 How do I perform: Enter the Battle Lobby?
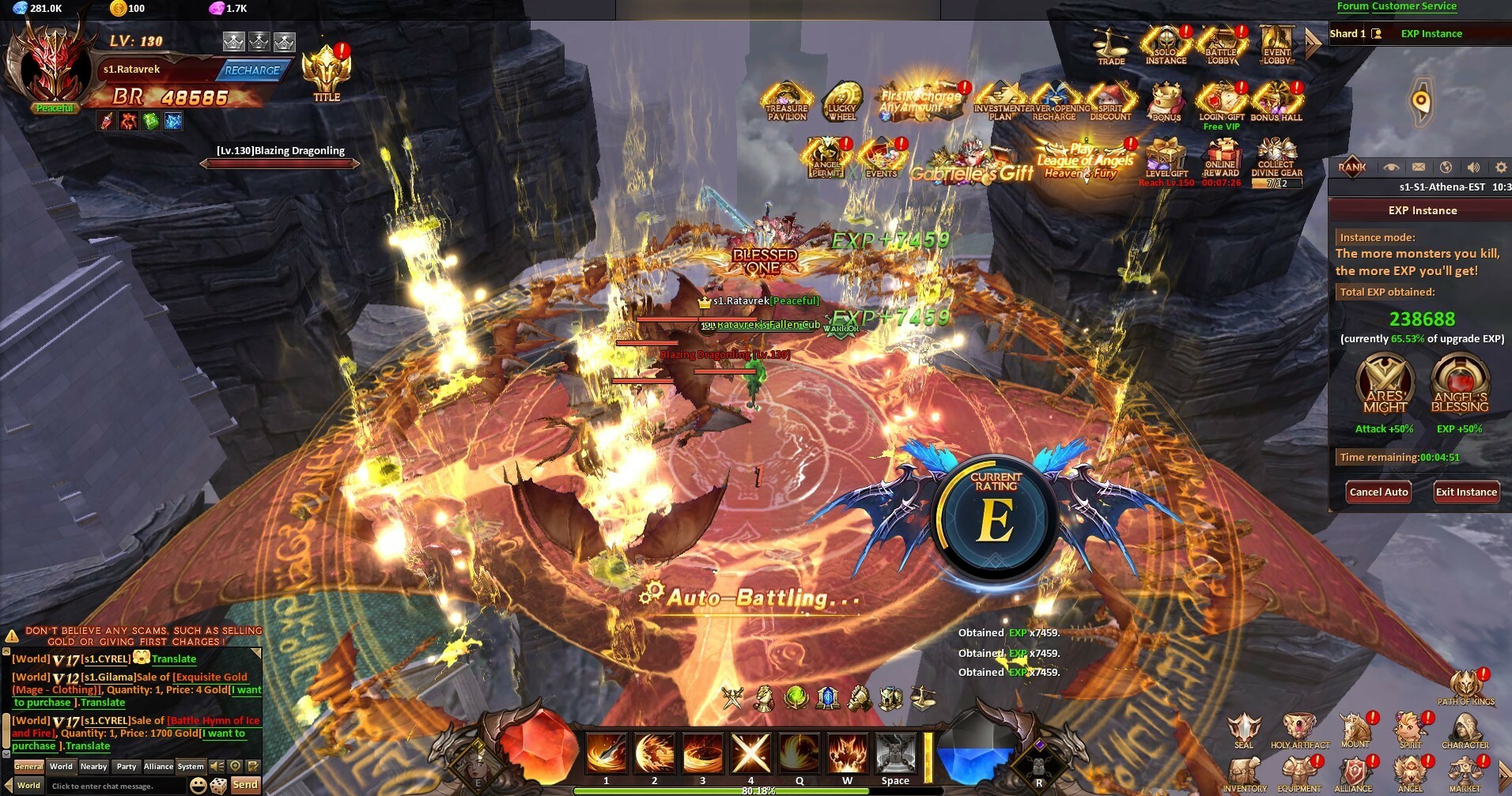pos(1221,44)
